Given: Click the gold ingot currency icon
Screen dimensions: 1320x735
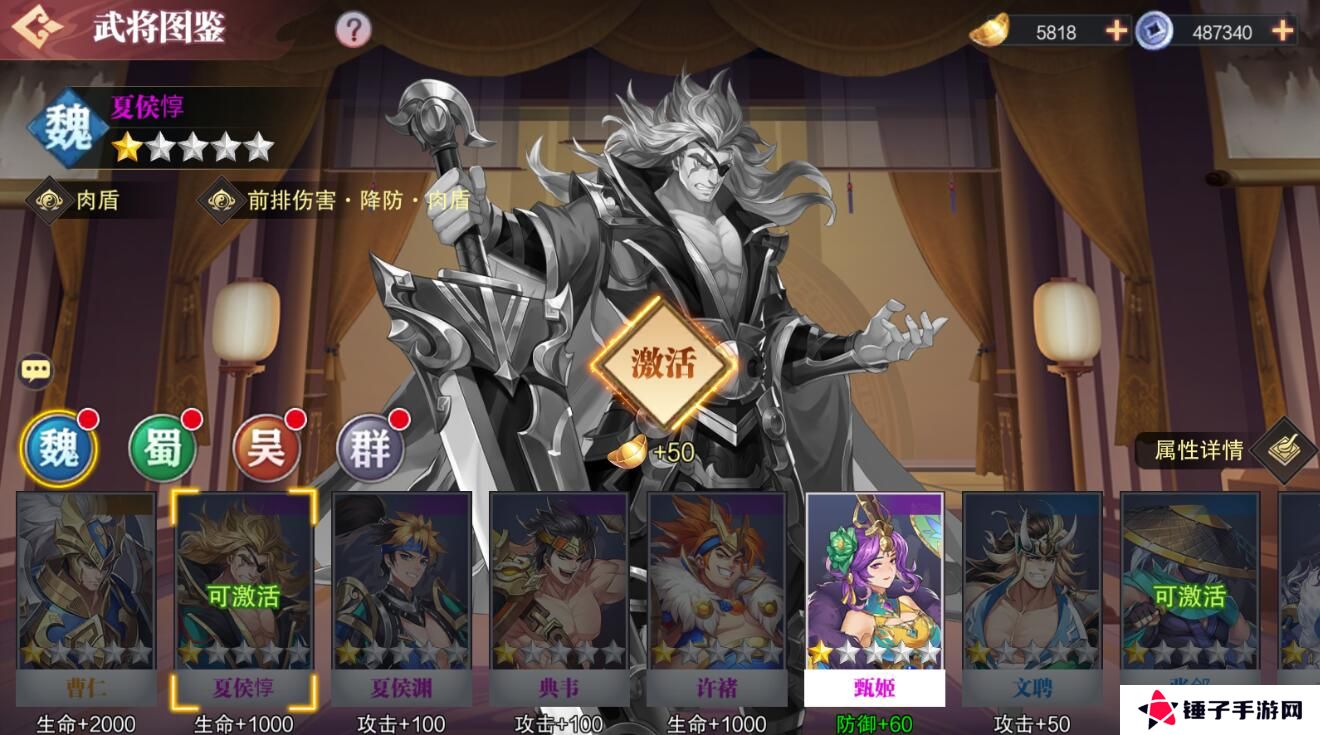Looking at the screenshot, I should (988, 30).
